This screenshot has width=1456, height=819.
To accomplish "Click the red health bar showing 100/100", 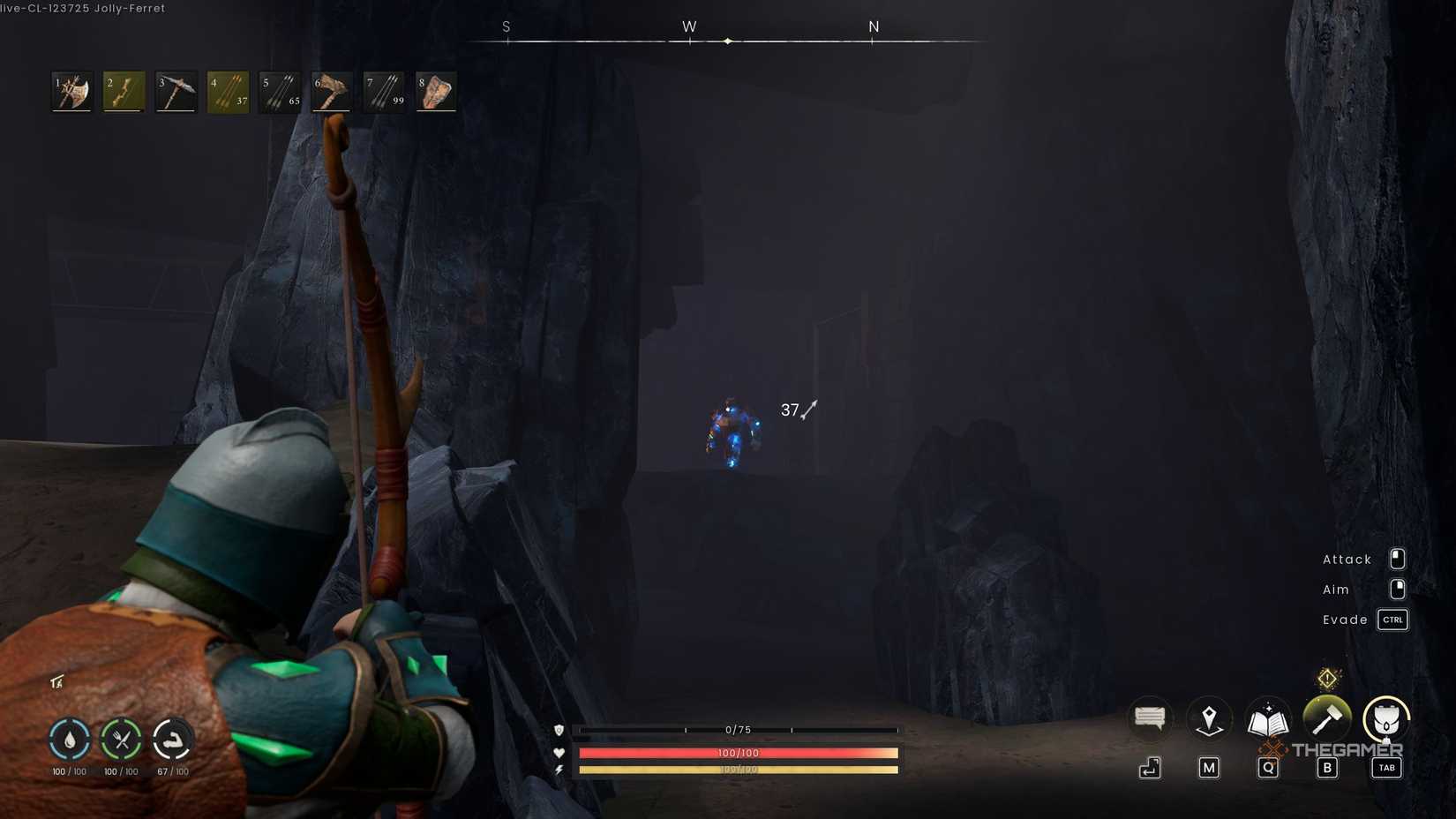I will click(x=737, y=753).
